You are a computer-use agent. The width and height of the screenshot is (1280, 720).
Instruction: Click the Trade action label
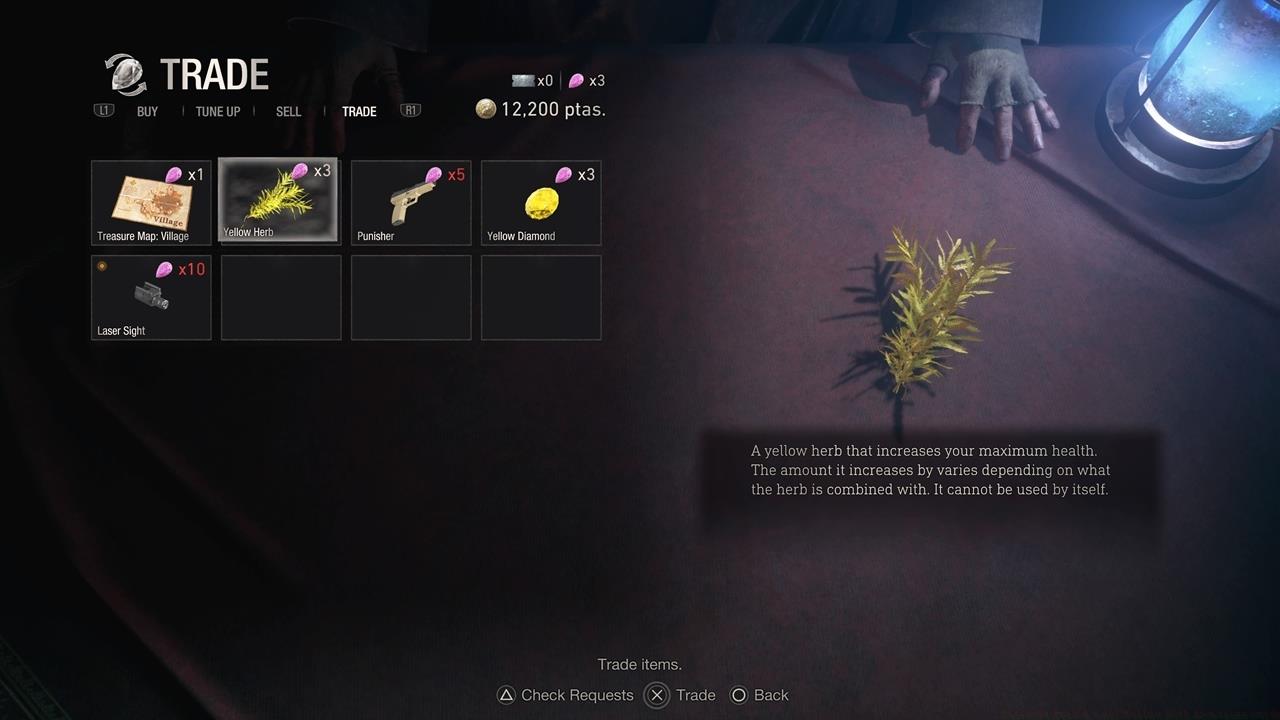[x=696, y=695]
